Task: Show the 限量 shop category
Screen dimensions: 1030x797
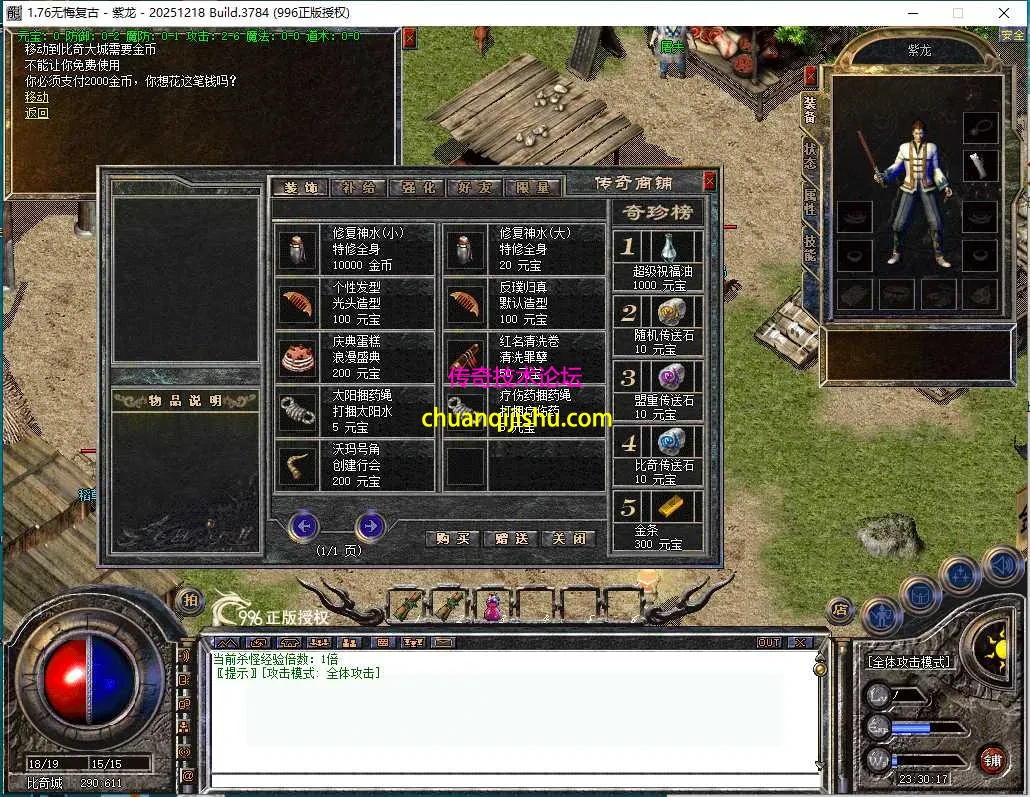Action: (533, 186)
